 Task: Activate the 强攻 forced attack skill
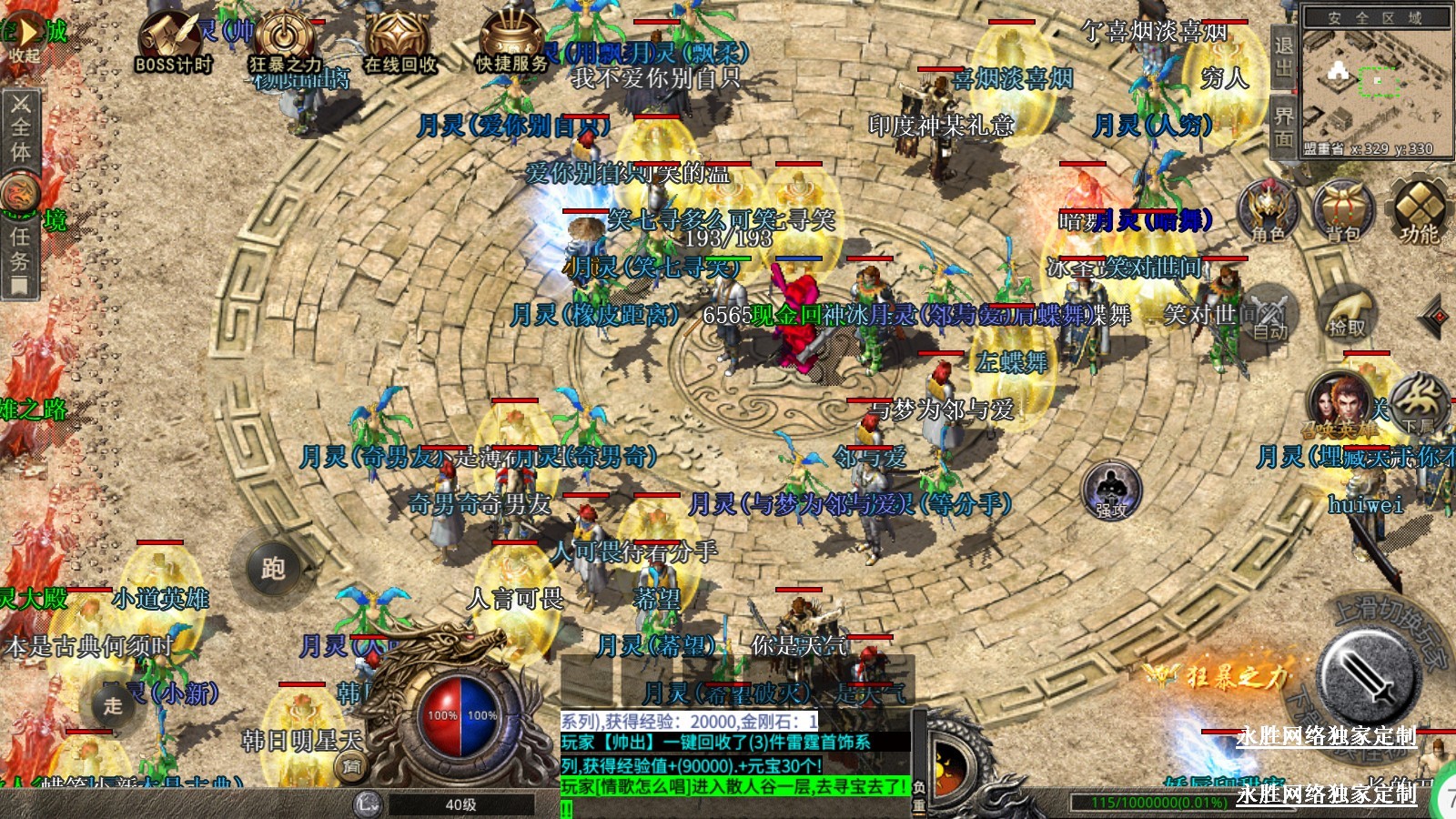point(1111,490)
